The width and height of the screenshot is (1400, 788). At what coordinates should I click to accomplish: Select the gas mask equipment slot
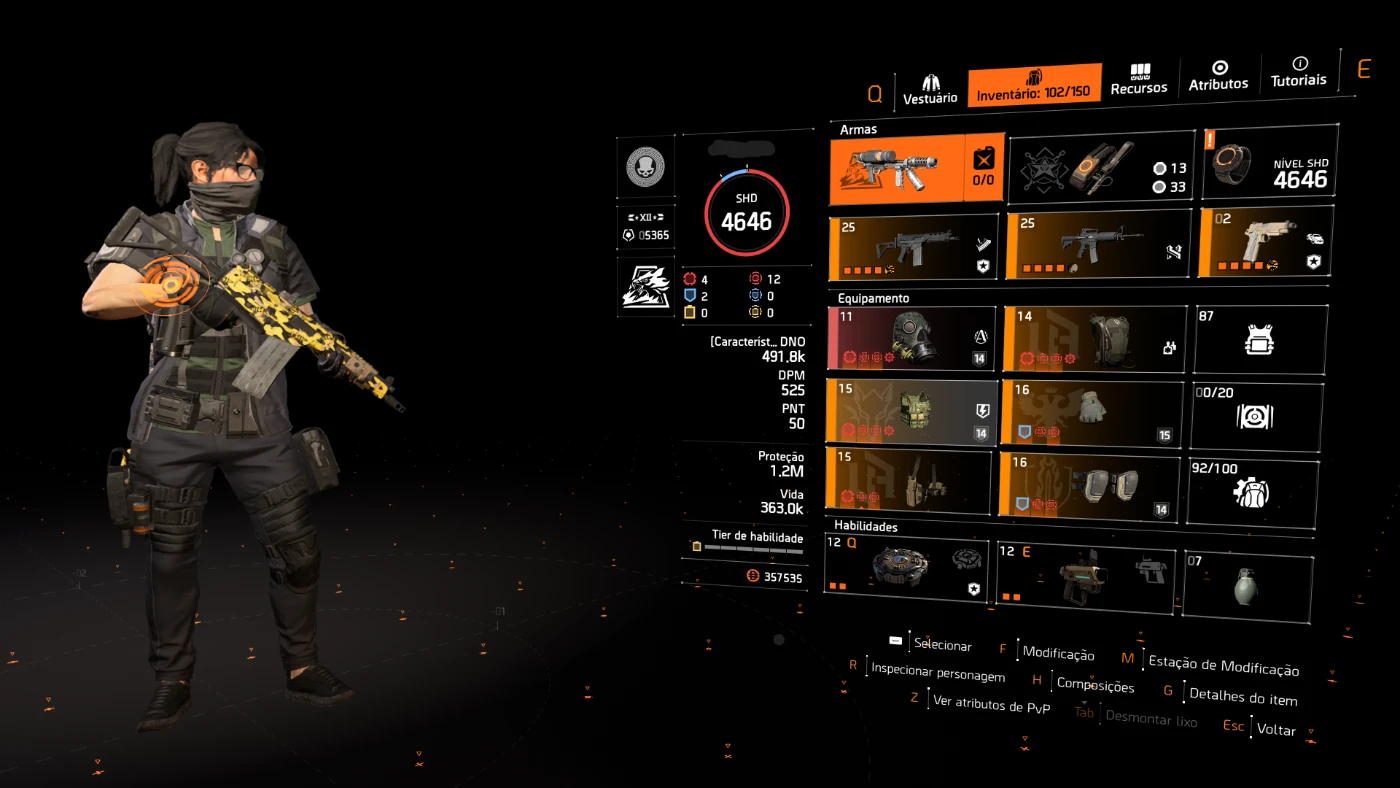(912, 340)
